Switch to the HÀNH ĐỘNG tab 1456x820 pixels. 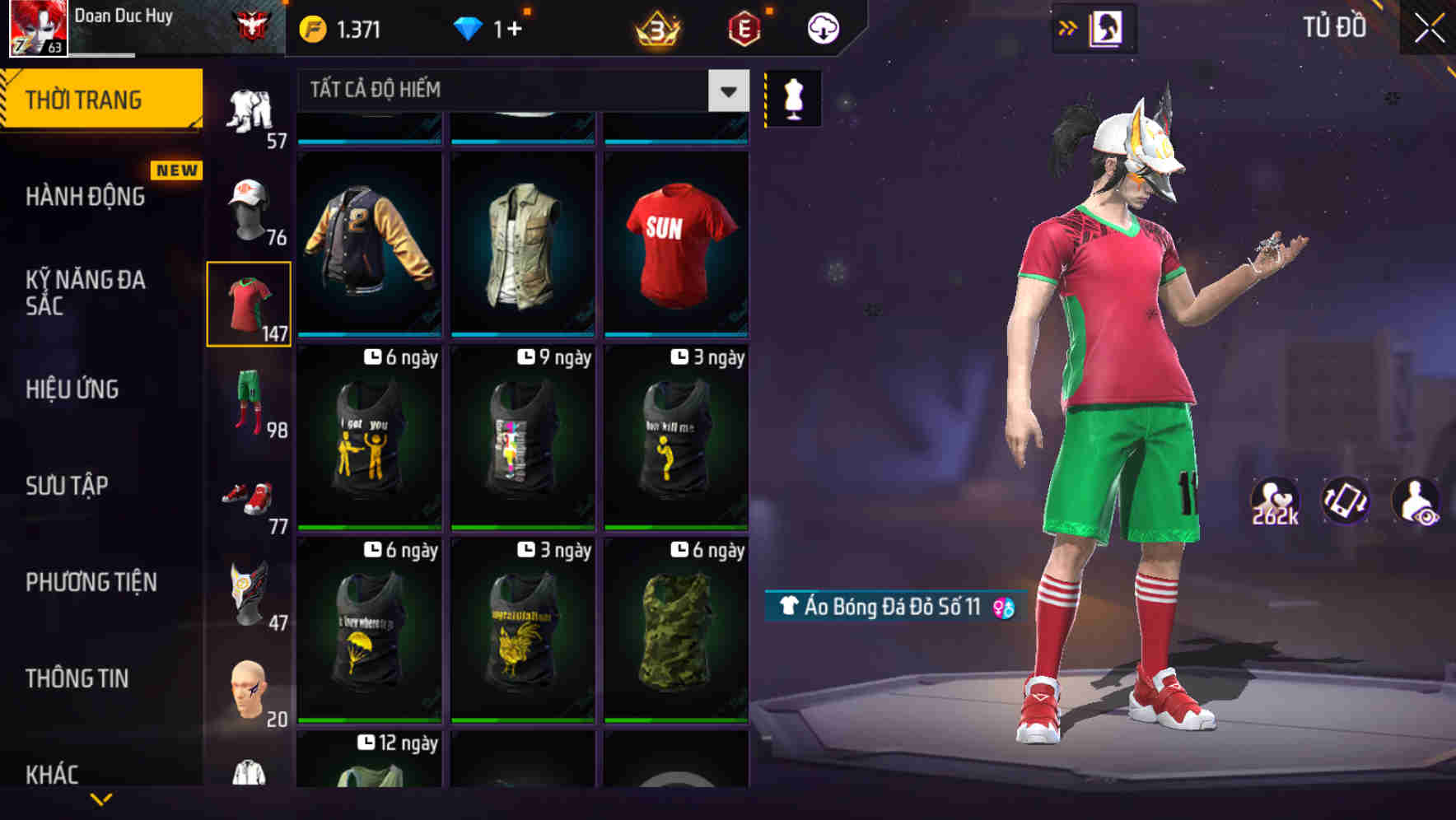coord(87,196)
